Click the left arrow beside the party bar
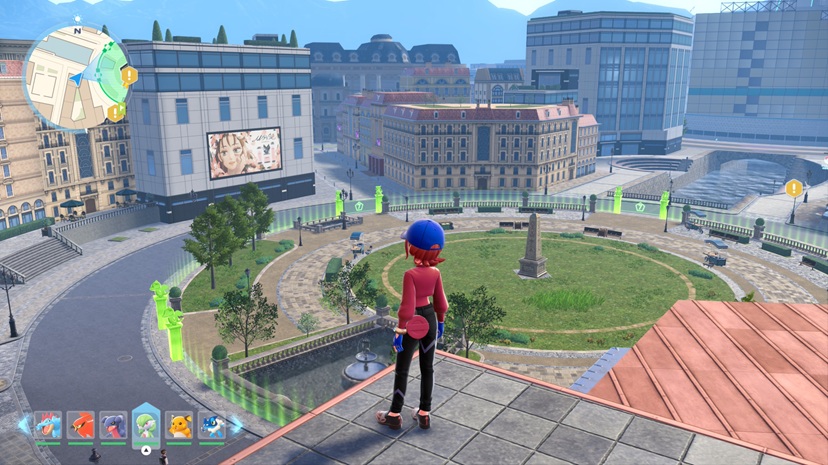Screen dimensions: 828x465 click(23, 425)
